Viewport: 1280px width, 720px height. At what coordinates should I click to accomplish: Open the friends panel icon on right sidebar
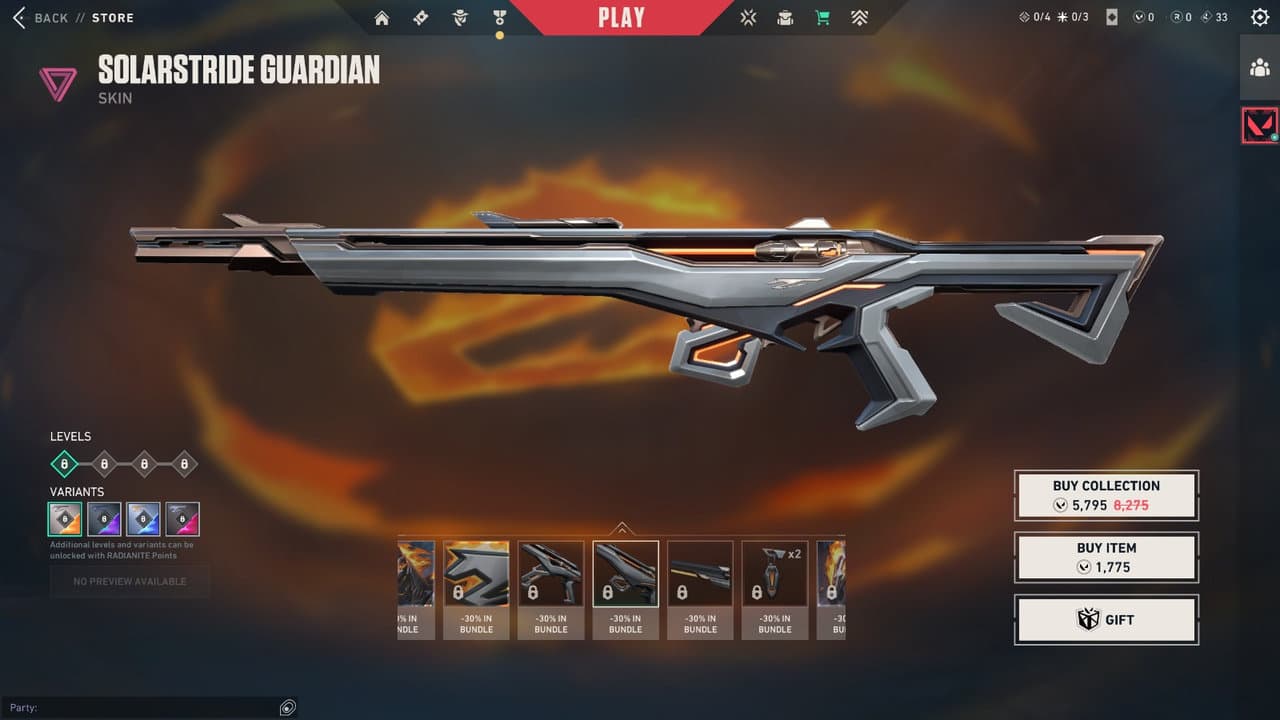pyautogui.click(x=1260, y=68)
